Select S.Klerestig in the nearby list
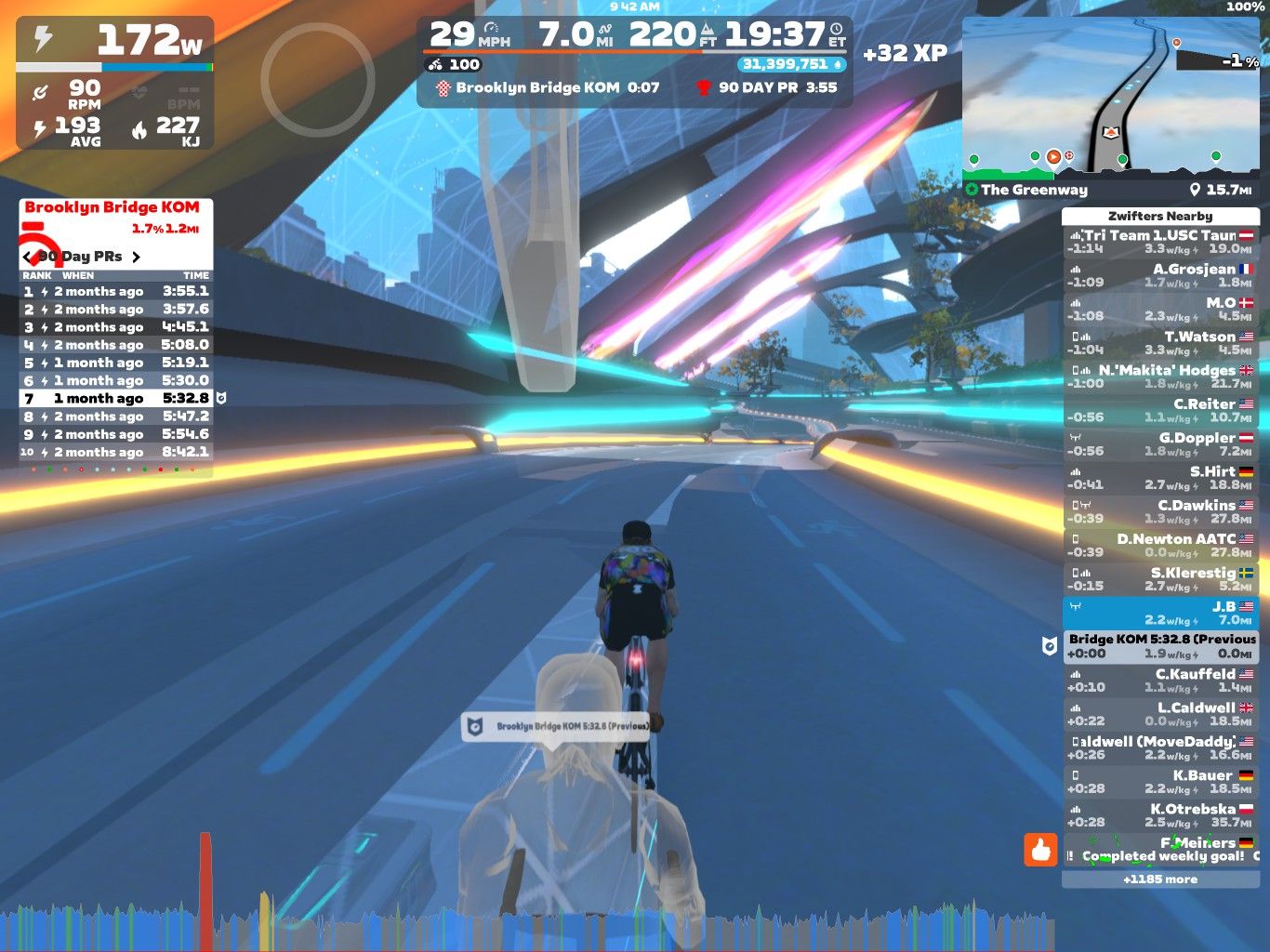This screenshot has height=952, width=1270. click(x=1160, y=579)
